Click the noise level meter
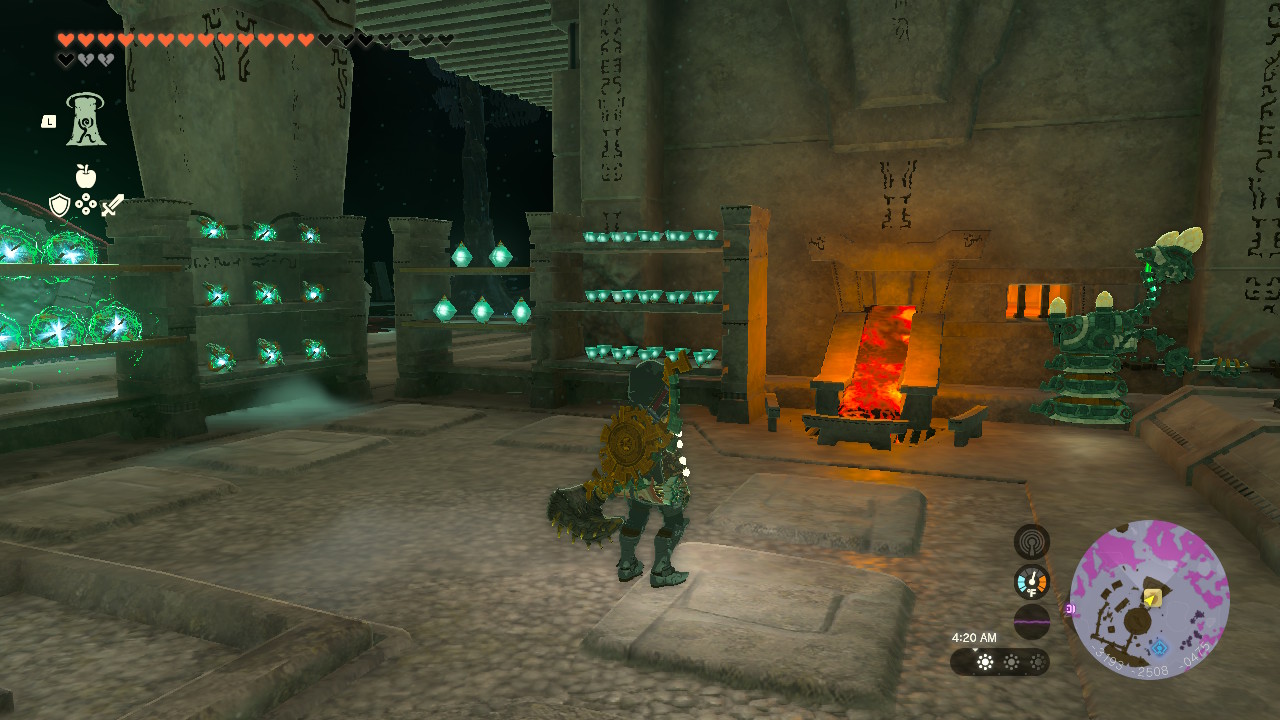 point(1032,621)
